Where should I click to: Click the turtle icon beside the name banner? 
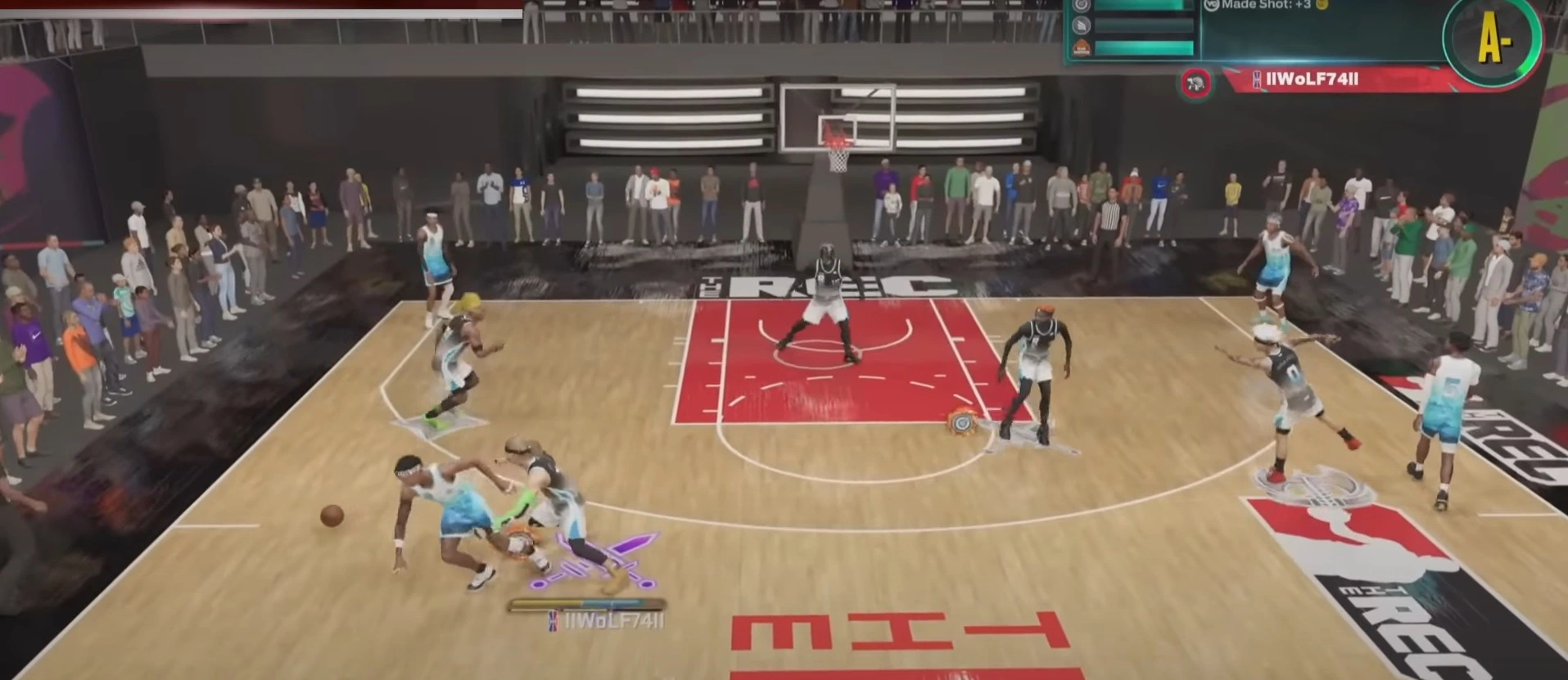pyautogui.click(x=1195, y=83)
